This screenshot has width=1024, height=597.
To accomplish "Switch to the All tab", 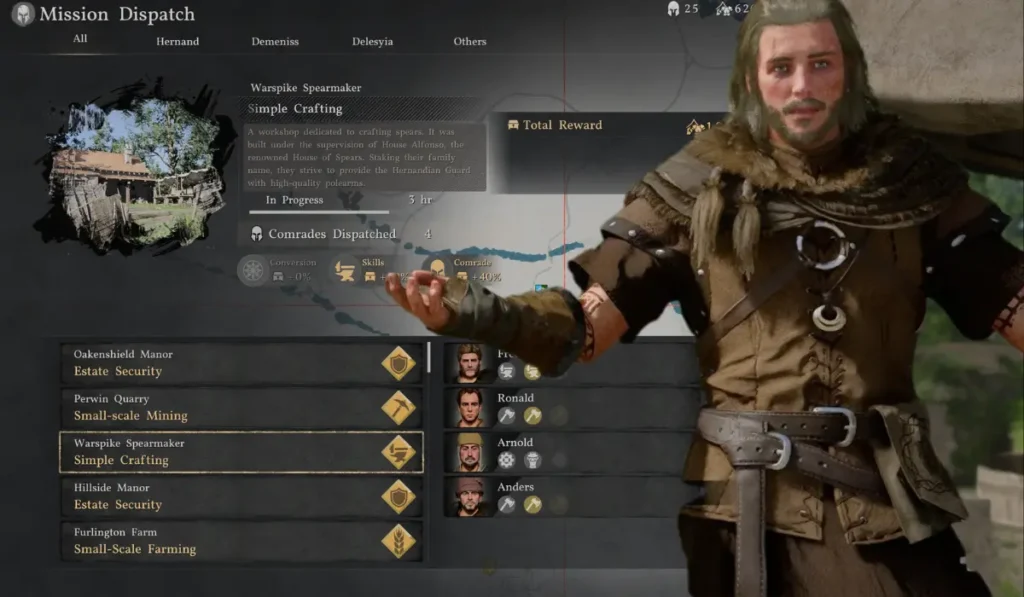I will [80, 39].
